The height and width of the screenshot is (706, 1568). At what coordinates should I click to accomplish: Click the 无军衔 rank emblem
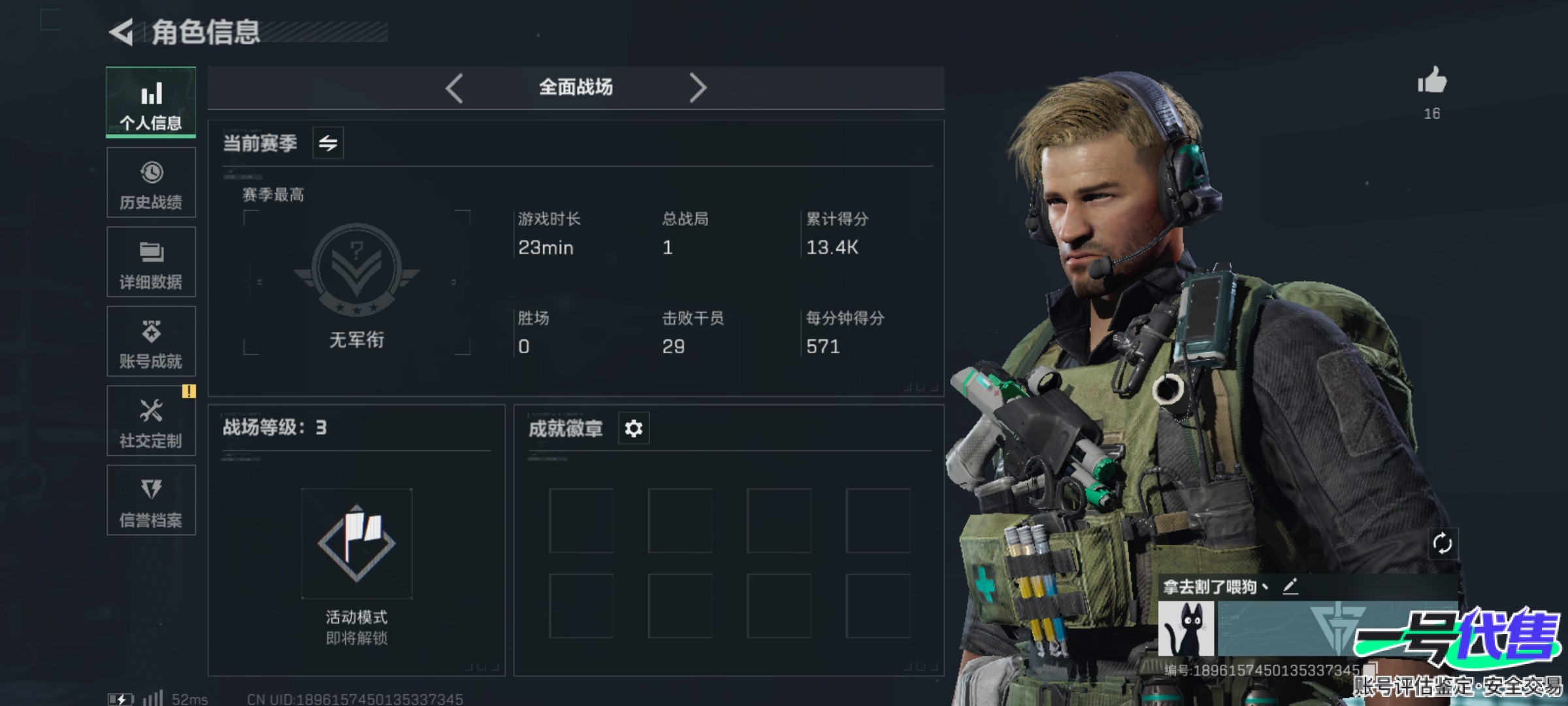tap(357, 269)
